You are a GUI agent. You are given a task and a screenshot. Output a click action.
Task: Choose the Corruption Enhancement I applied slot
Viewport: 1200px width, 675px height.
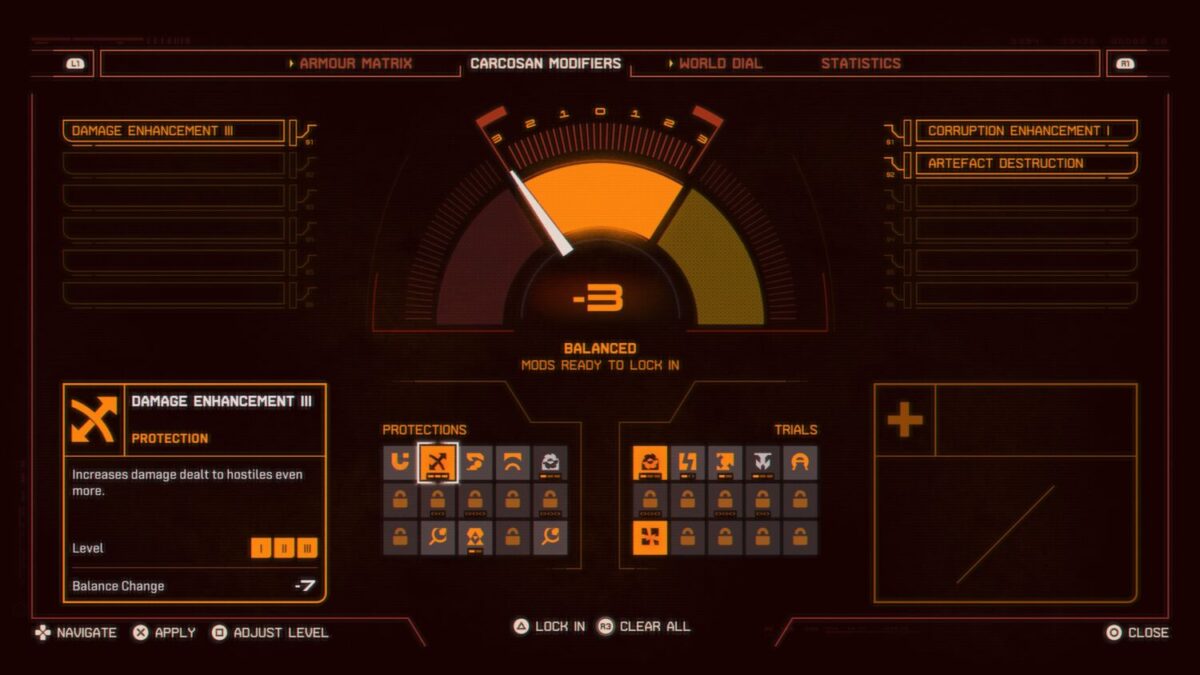(1026, 131)
